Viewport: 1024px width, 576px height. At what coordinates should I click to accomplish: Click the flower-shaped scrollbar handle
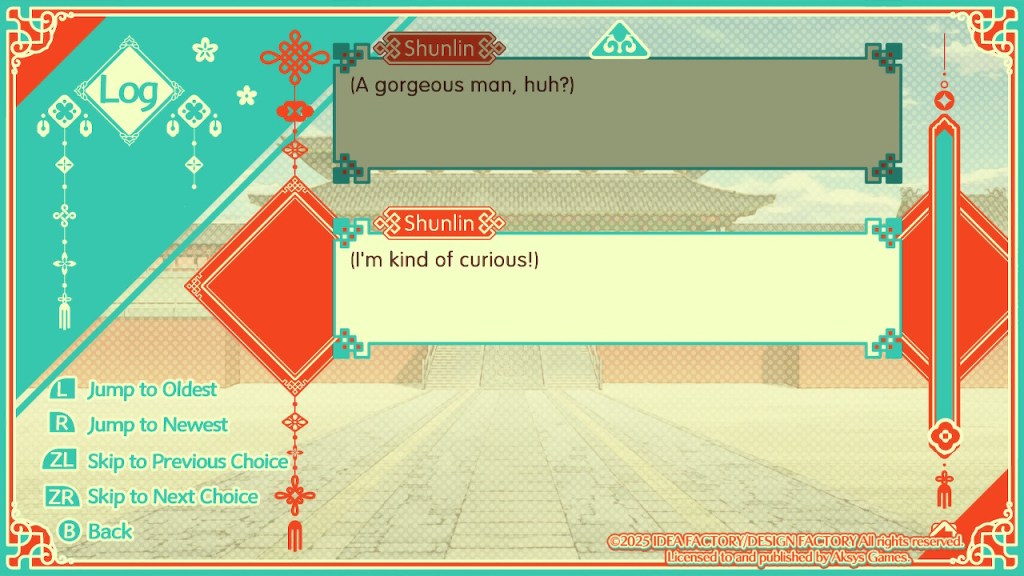[x=942, y=438]
